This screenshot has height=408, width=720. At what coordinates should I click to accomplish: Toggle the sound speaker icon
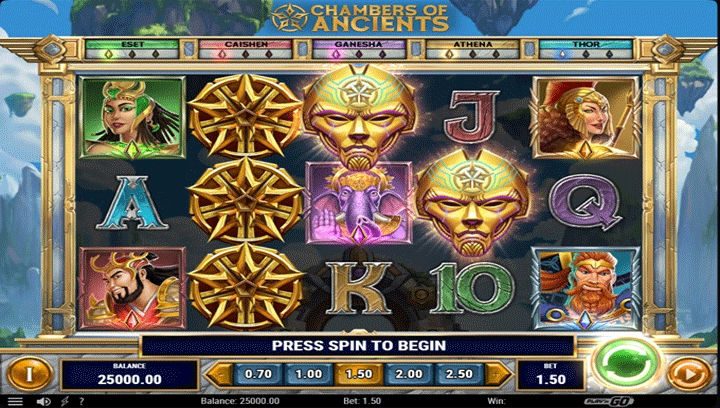click(42, 401)
